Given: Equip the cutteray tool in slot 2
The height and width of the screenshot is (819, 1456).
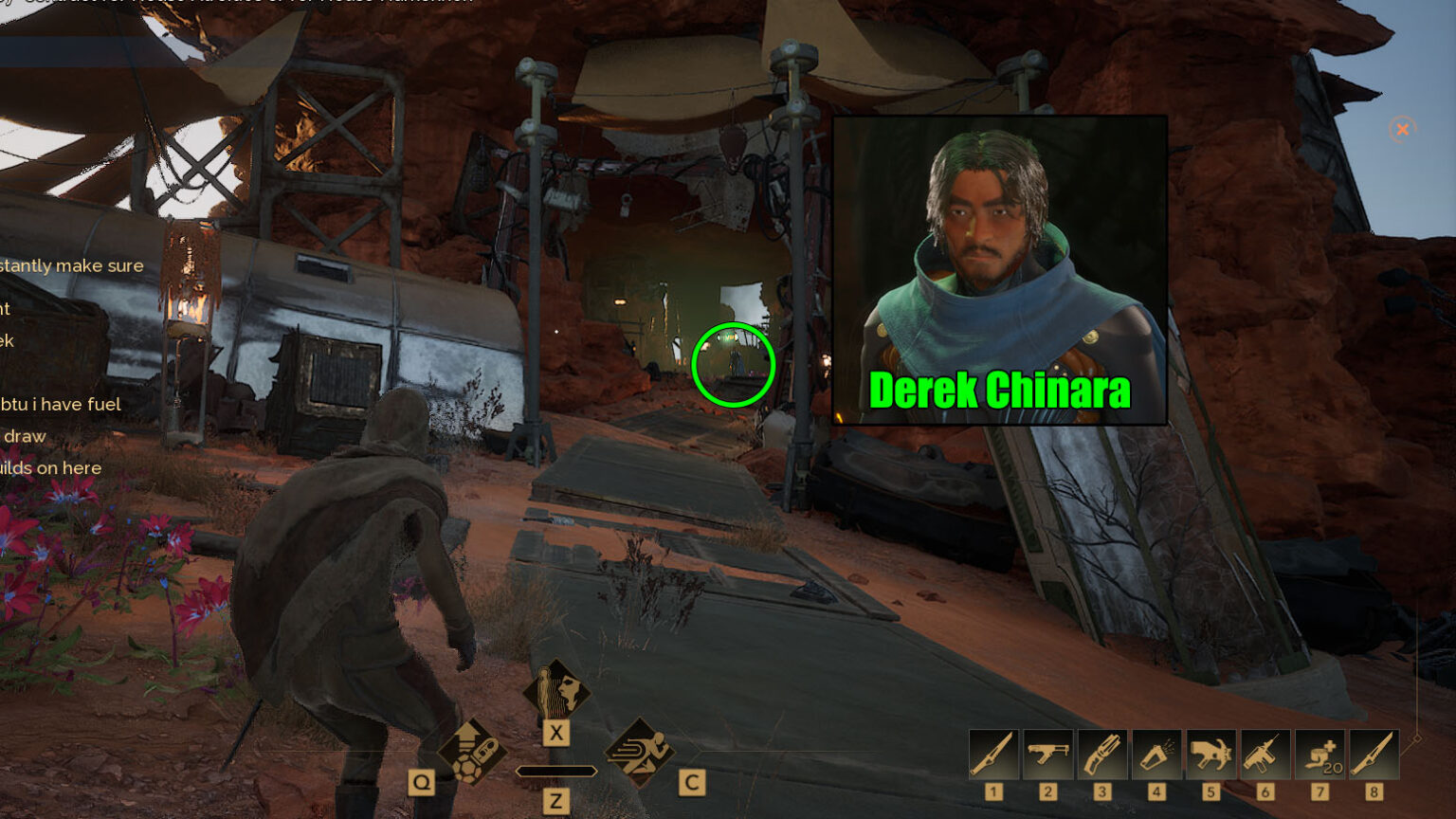Looking at the screenshot, I should [x=1047, y=754].
